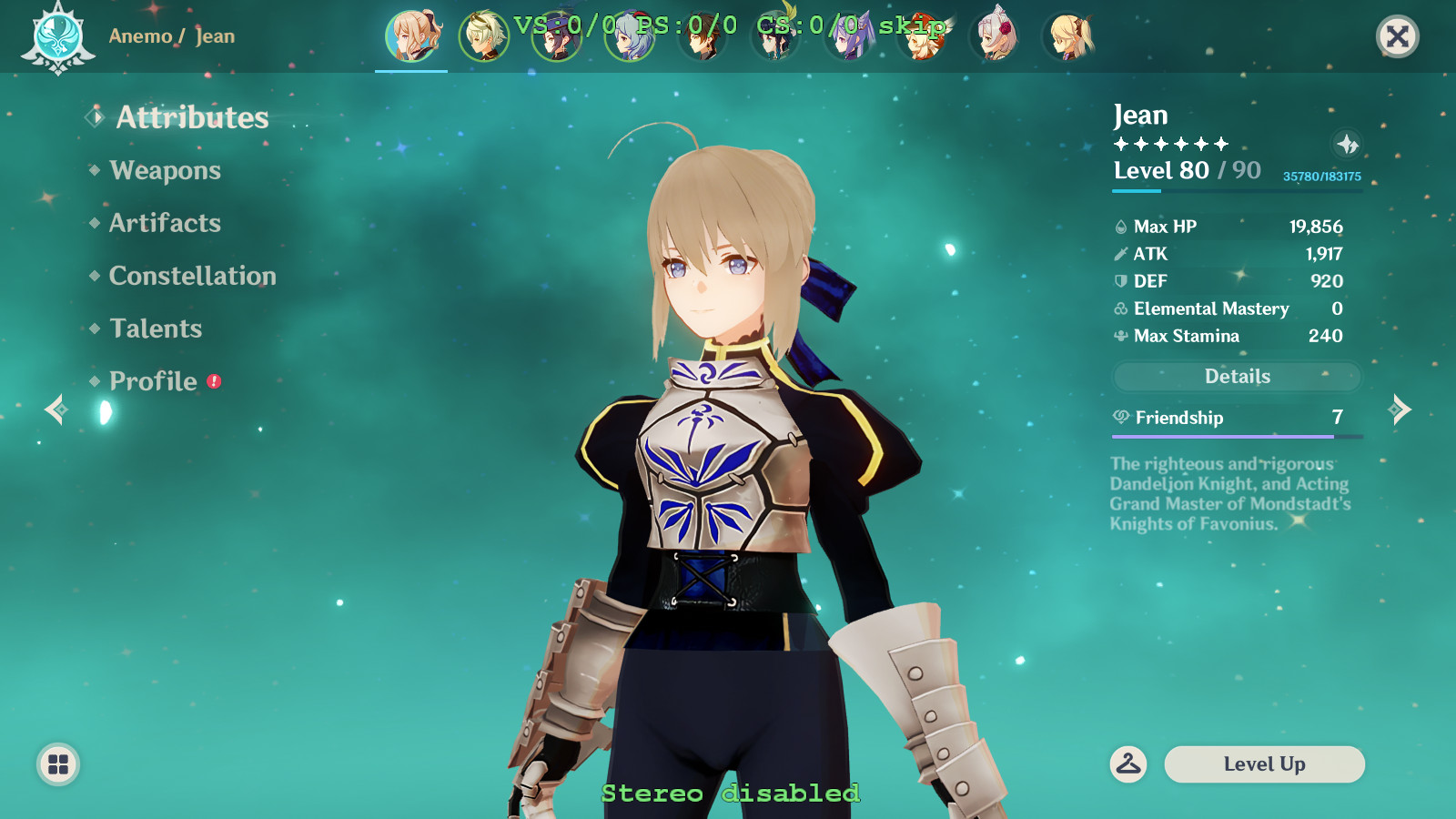The width and height of the screenshot is (1456, 819).
Task: Click the Max Stamina icon
Action: [x=1119, y=336]
